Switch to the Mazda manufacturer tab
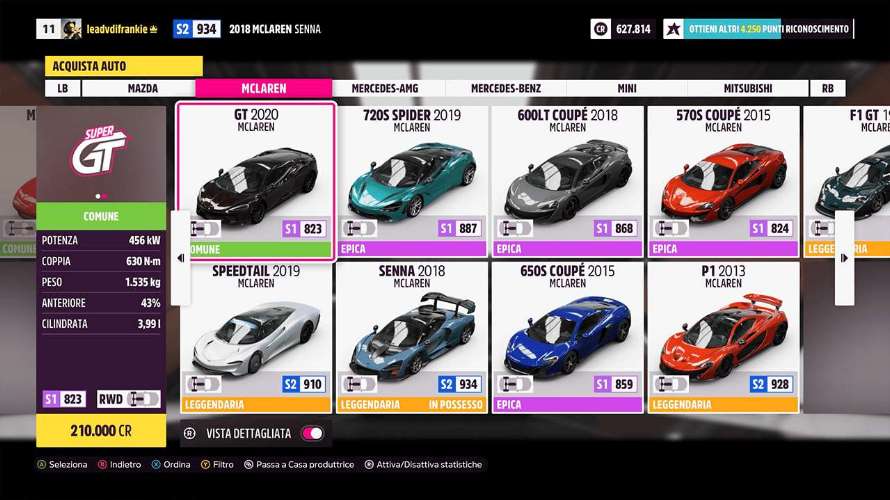Screen dimensions: 890x500 143,88
